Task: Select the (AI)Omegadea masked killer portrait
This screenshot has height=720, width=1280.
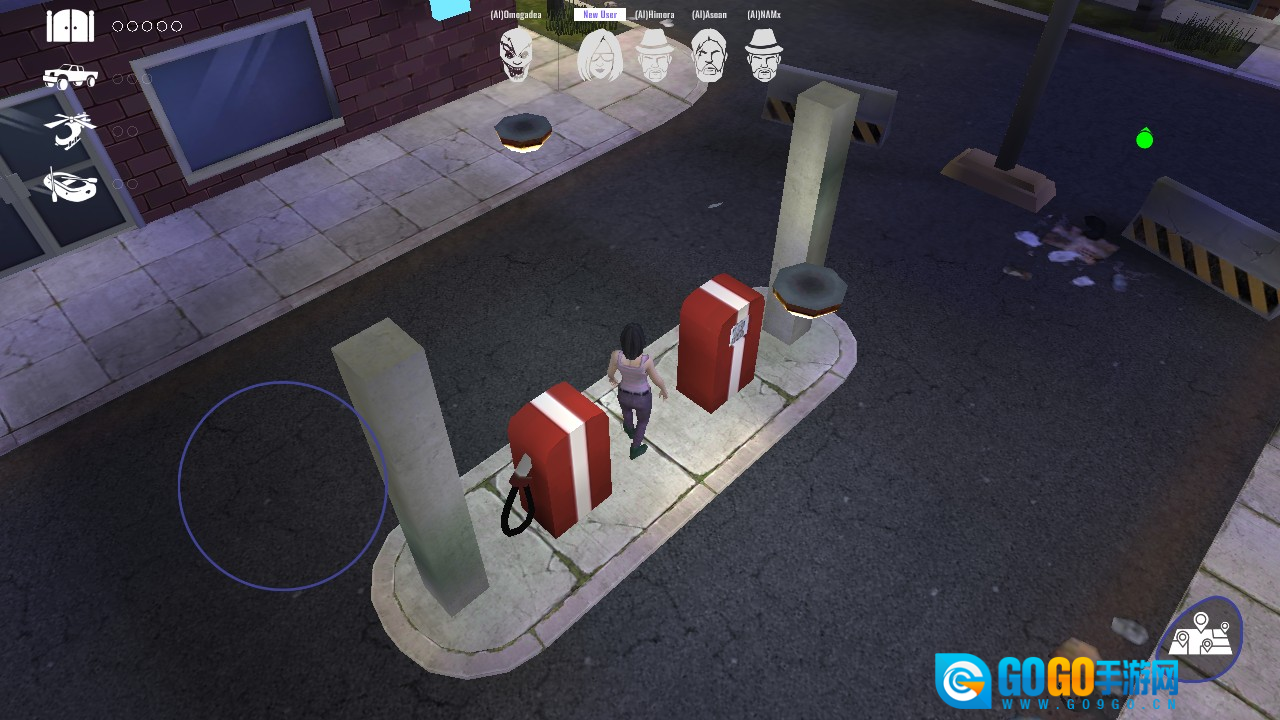Action: pyautogui.click(x=516, y=54)
